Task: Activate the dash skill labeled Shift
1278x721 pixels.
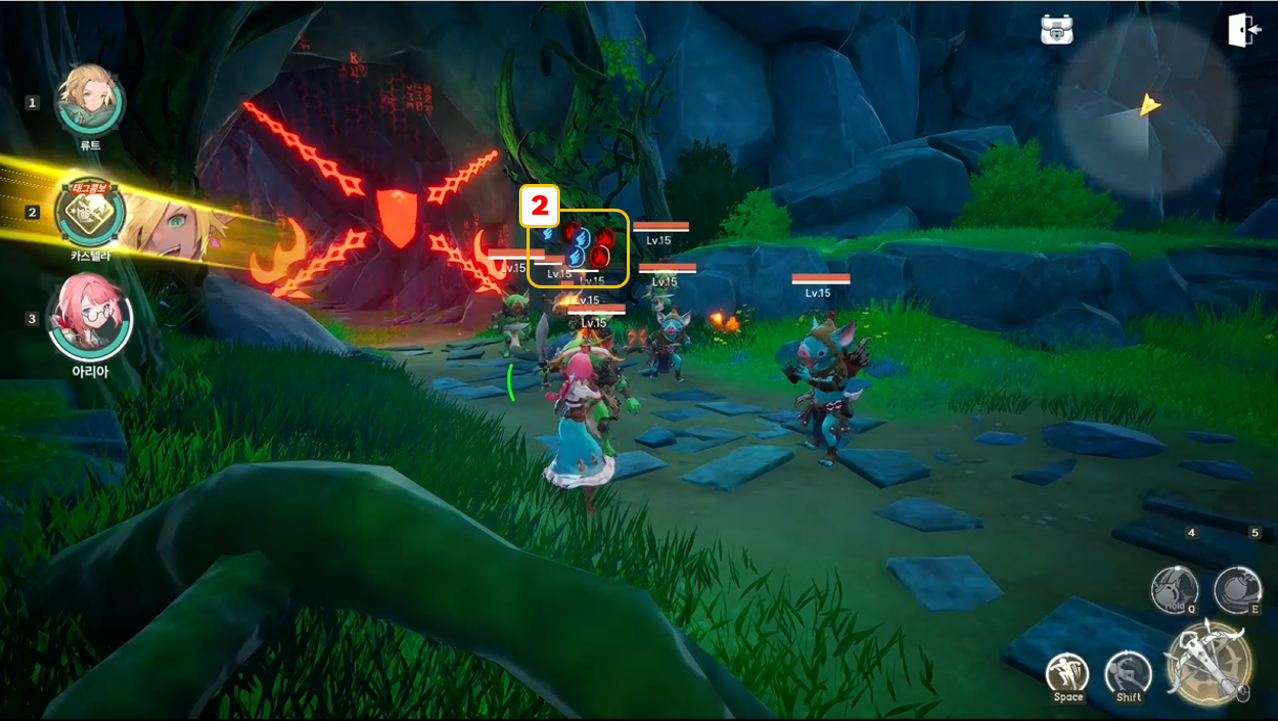Action: 1128,674
